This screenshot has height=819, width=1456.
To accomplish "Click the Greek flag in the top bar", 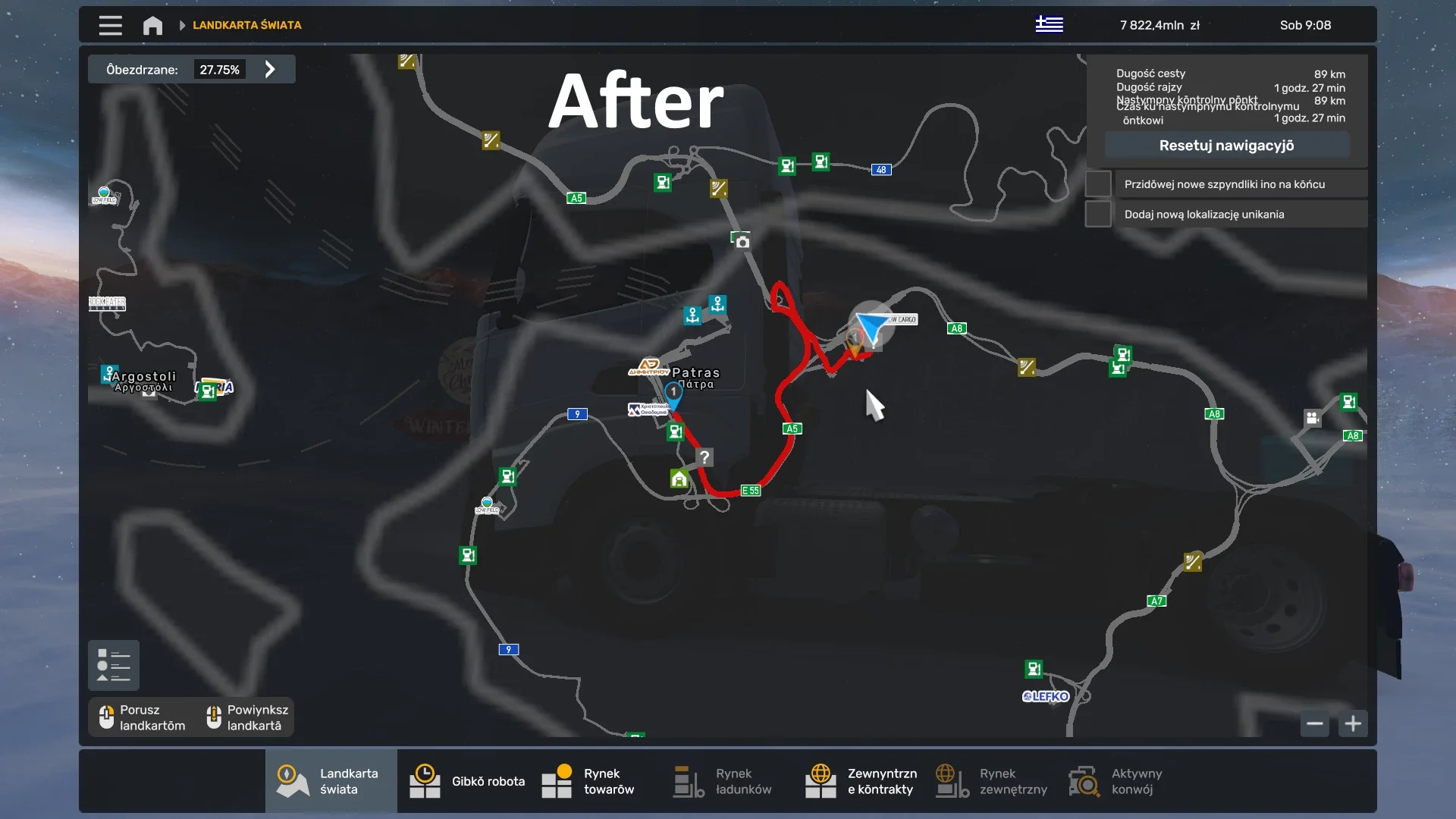I will [1050, 24].
